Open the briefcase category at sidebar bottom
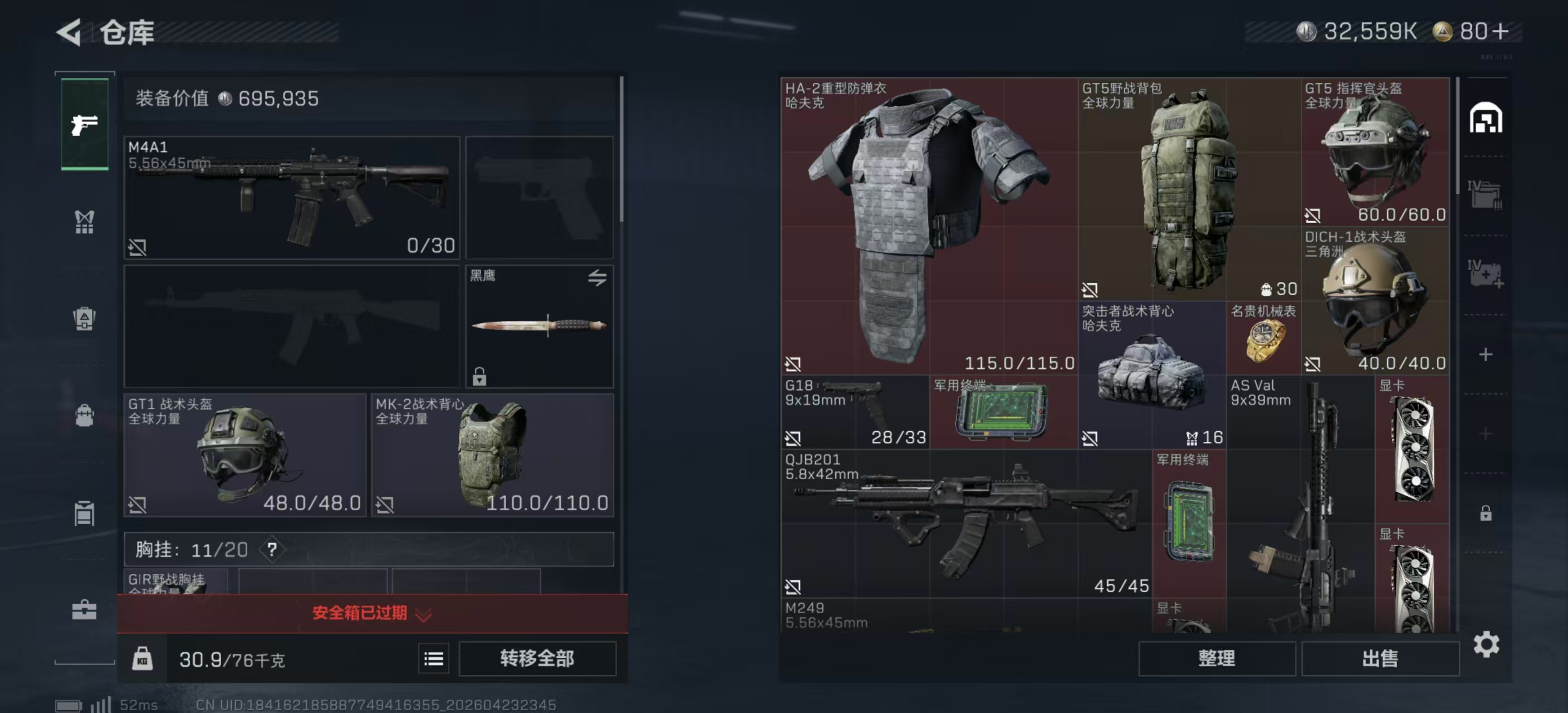This screenshot has width=1568, height=713. coord(85,609)
